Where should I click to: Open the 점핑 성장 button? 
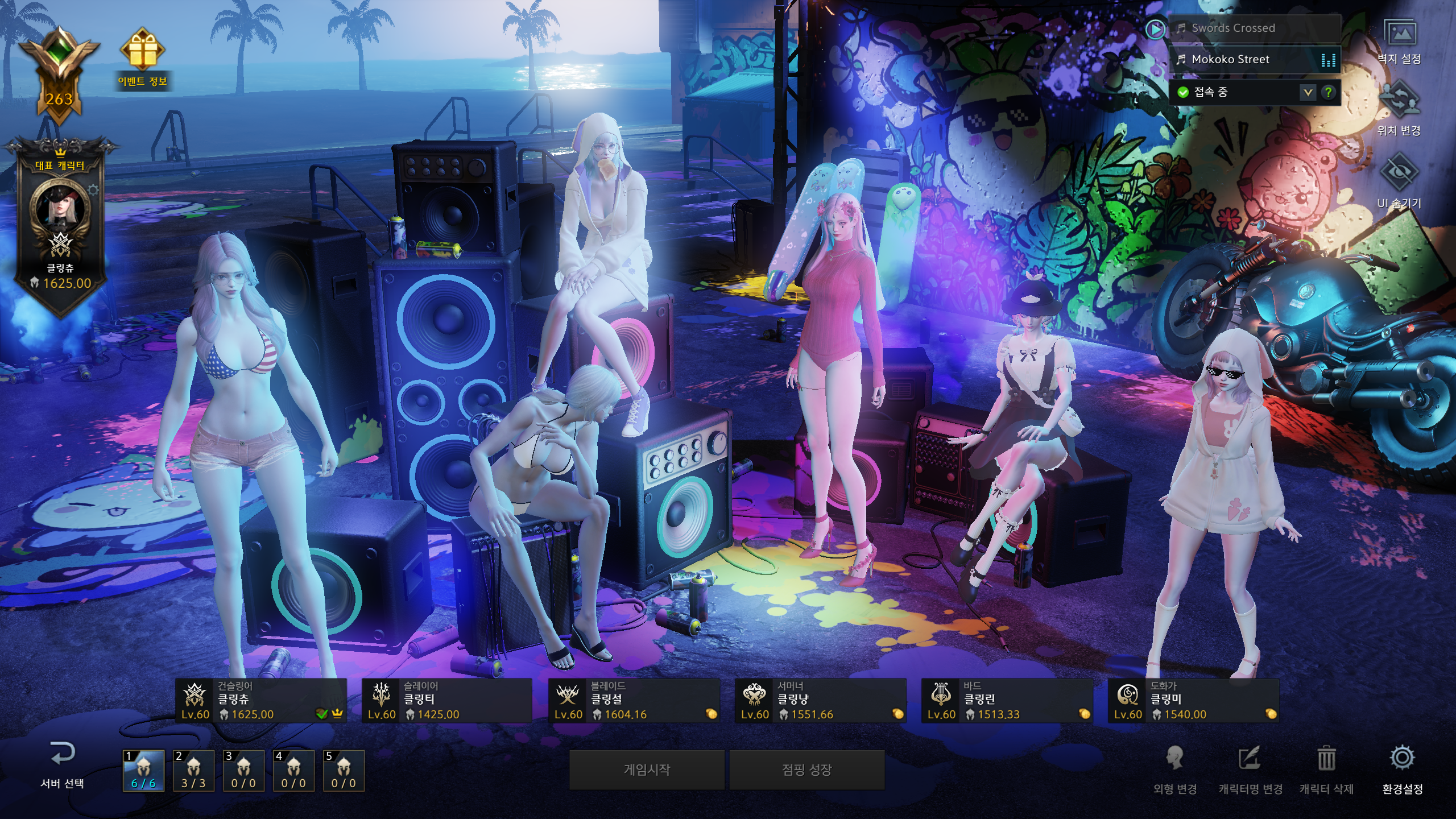coord(806,770)
